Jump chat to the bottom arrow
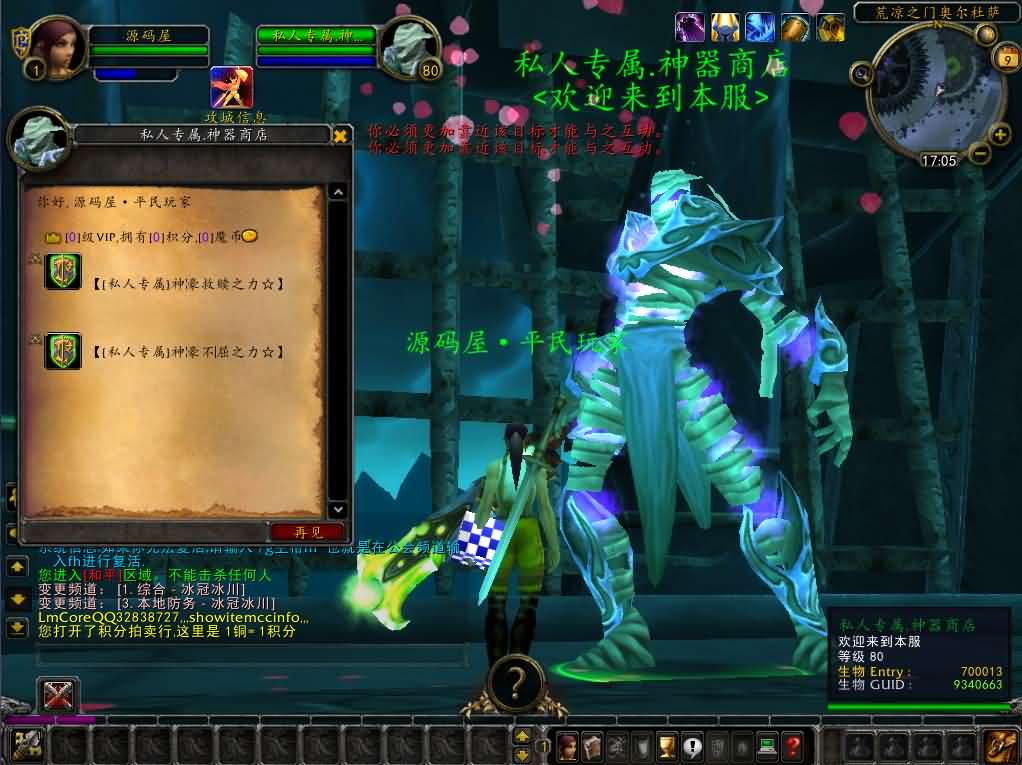 pos(17,628)
